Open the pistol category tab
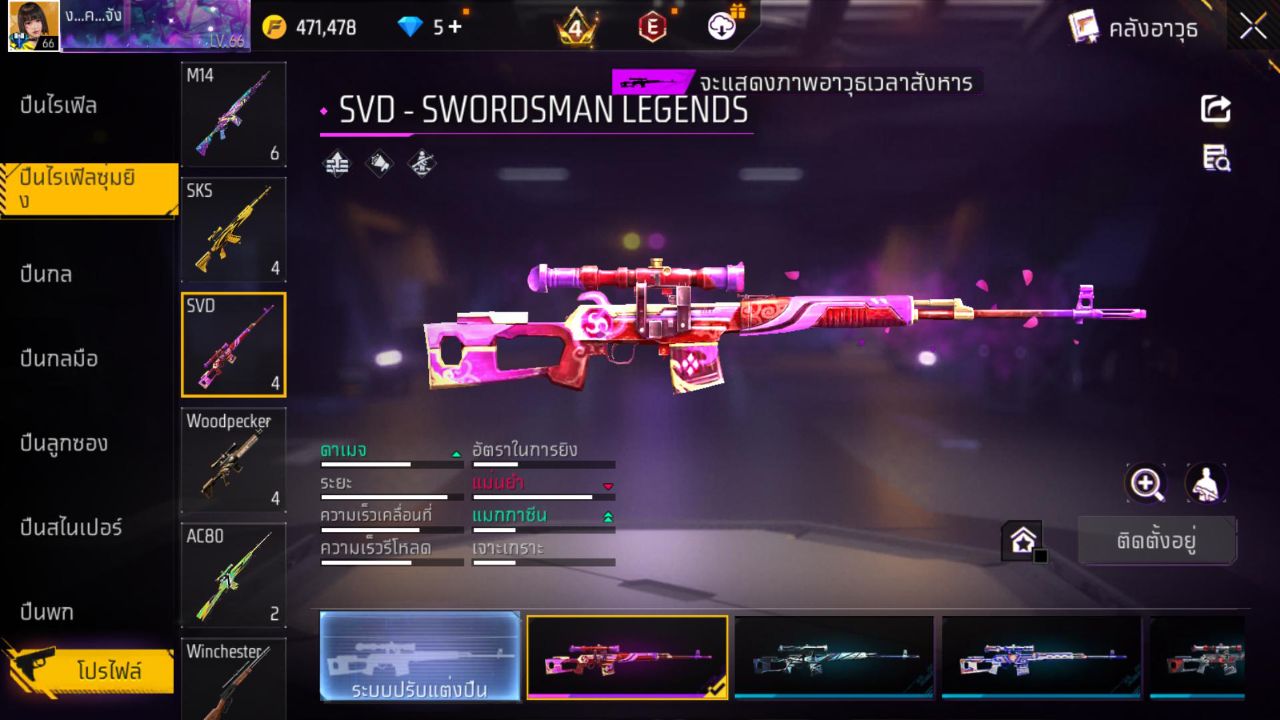 [48, 611]
